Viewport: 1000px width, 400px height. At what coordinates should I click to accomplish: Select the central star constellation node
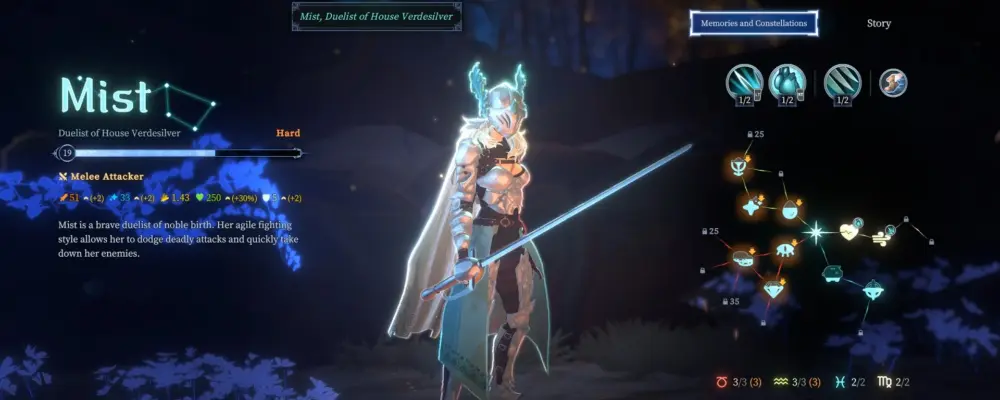point(815,232)
